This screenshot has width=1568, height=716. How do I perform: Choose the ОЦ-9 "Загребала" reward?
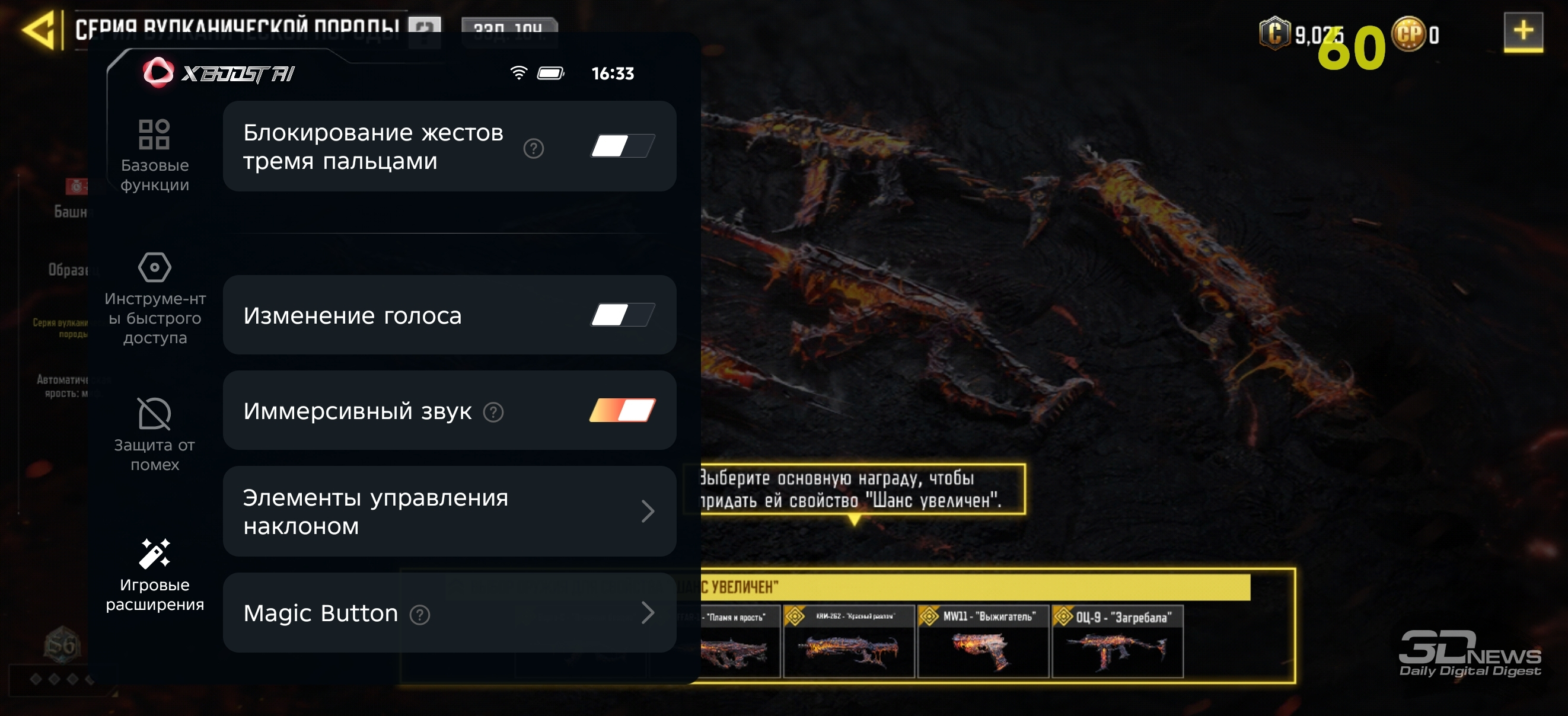click(1117, 642)
